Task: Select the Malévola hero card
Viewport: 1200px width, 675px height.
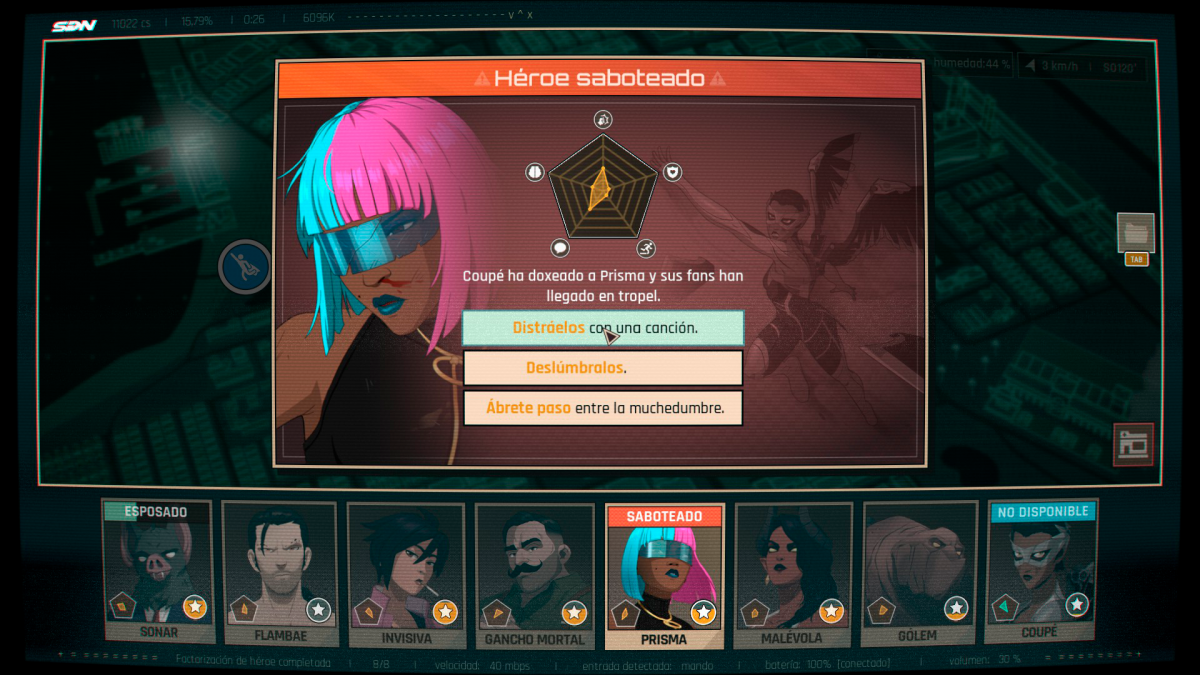Action: point(792,574)
